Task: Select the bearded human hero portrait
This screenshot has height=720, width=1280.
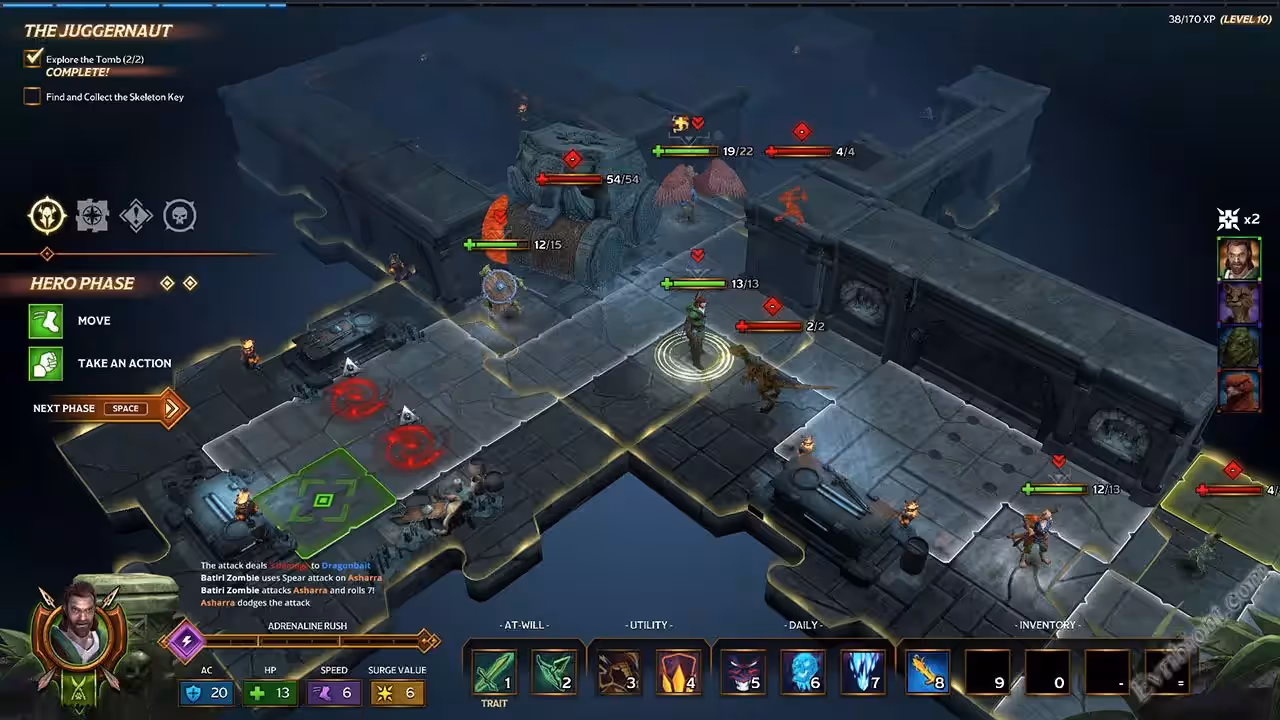Action: pyautogui.click(x=1238, y=259)
